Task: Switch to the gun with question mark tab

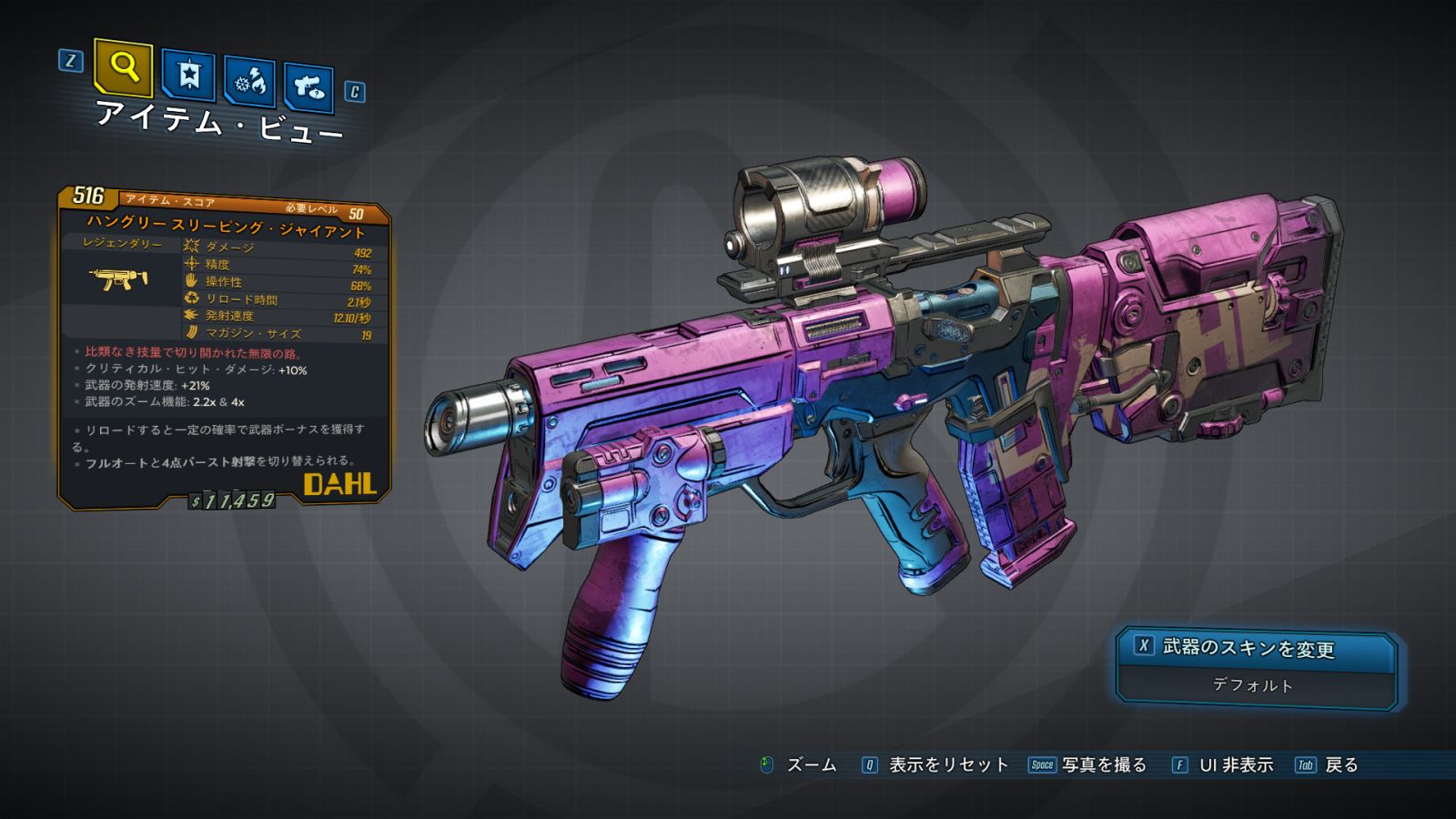Action: [308, 87]
